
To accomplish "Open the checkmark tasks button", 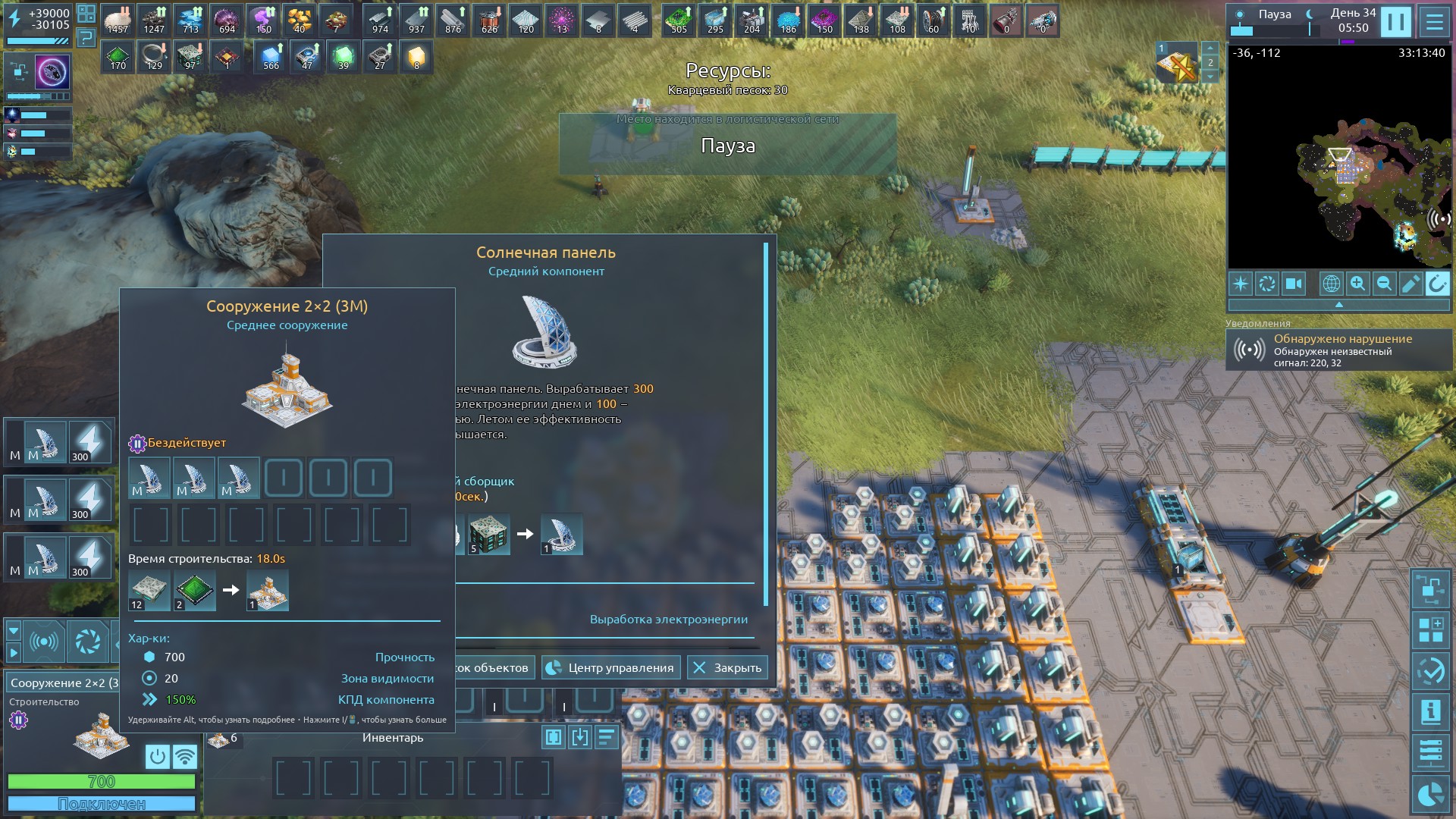I will click(x=1430, y=671).
